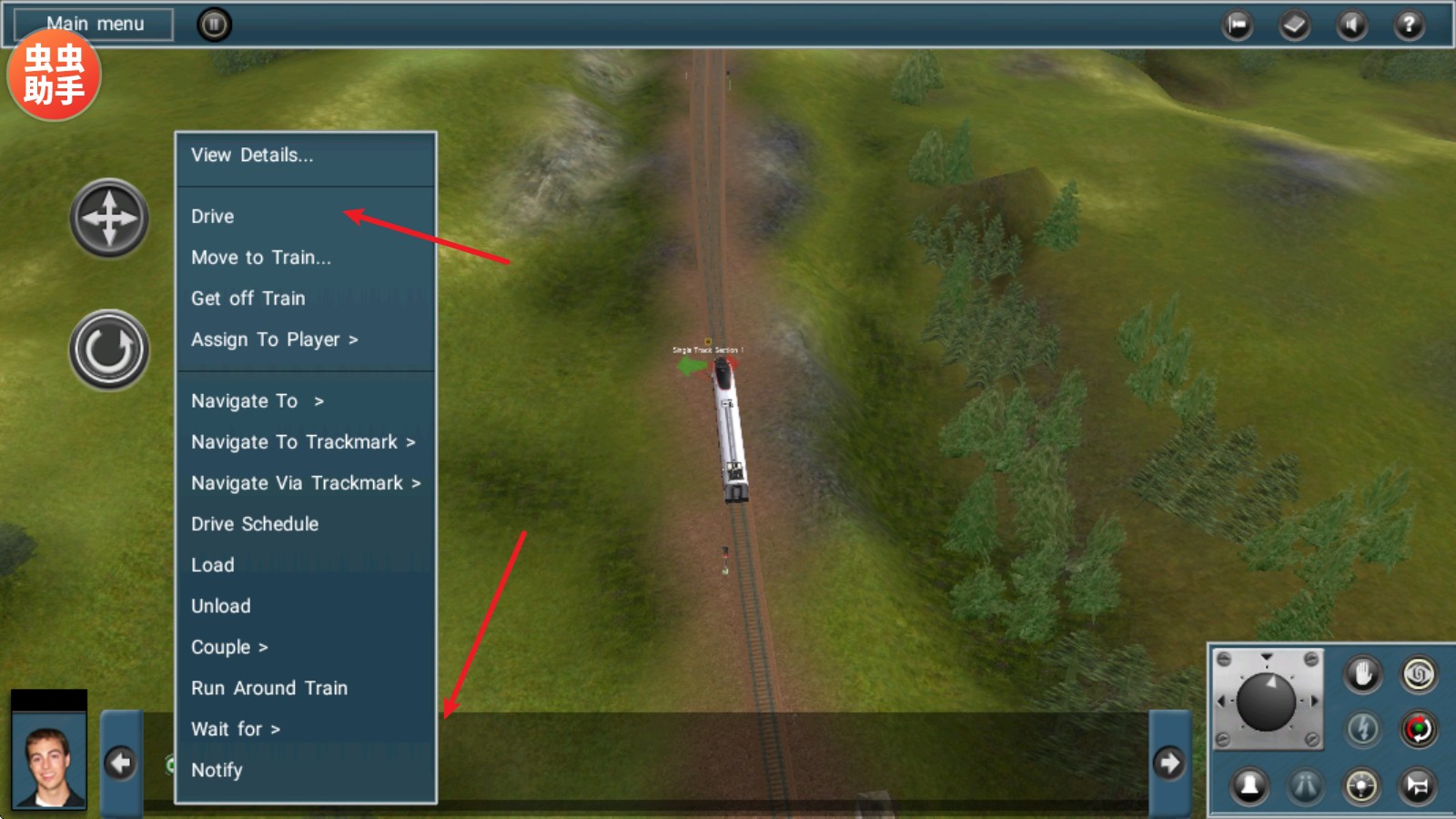The height and width of the screenshot is (819, 1456).
Task: Open the Couple submenu
Action: (229, 647)
